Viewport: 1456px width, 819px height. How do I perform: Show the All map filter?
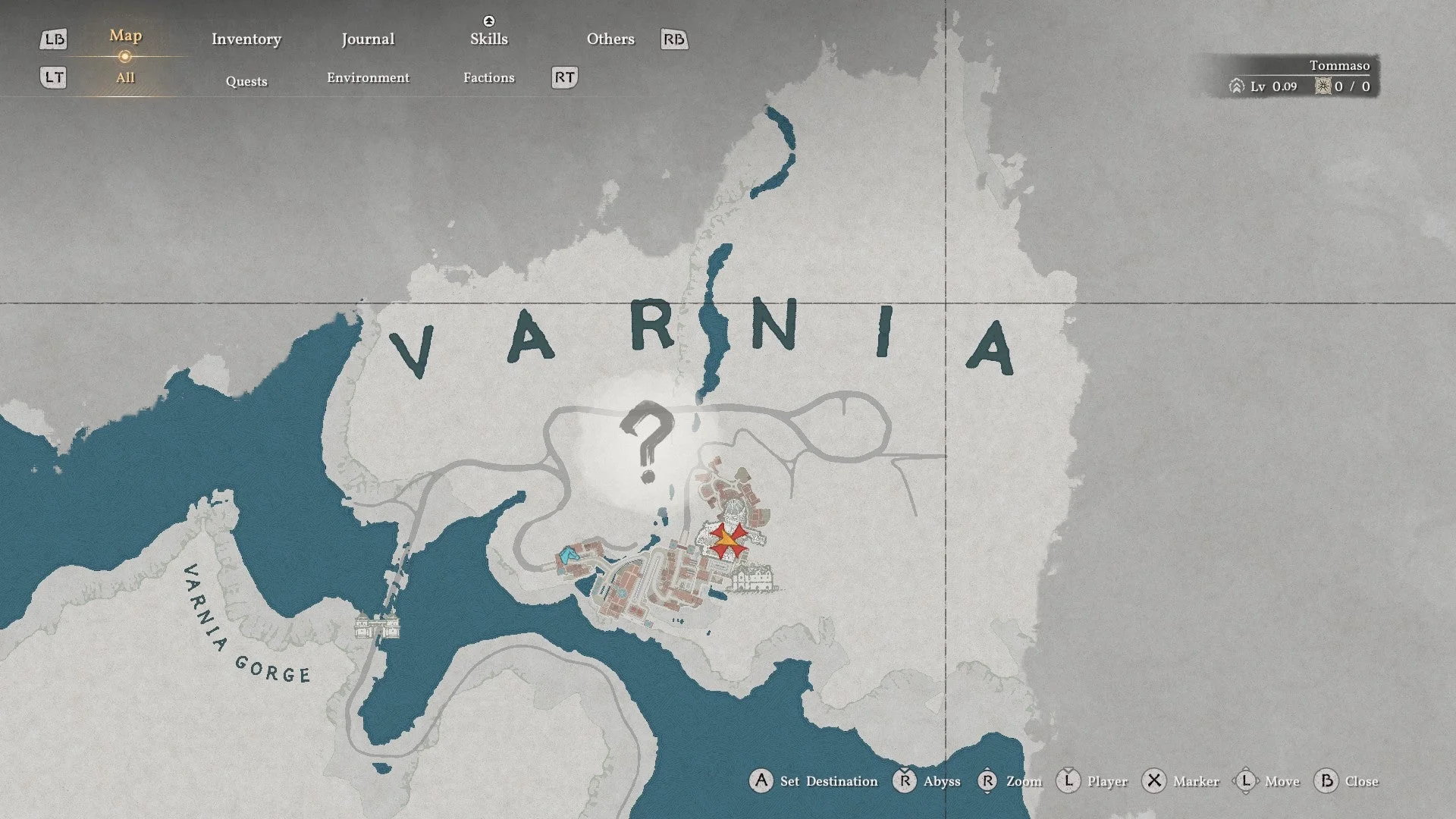[125, 78]
